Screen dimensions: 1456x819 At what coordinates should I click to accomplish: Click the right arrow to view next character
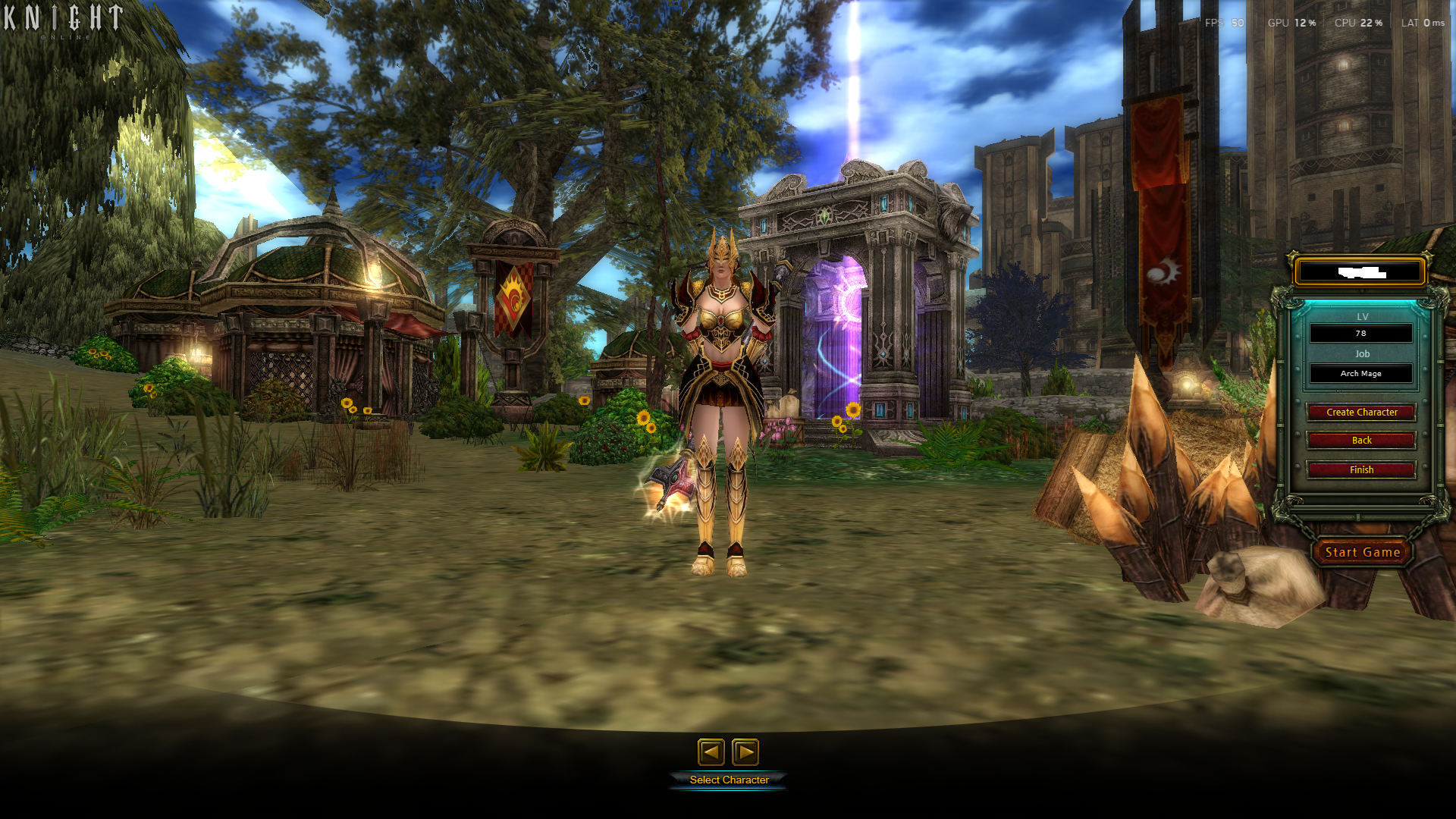pos(747,752)
